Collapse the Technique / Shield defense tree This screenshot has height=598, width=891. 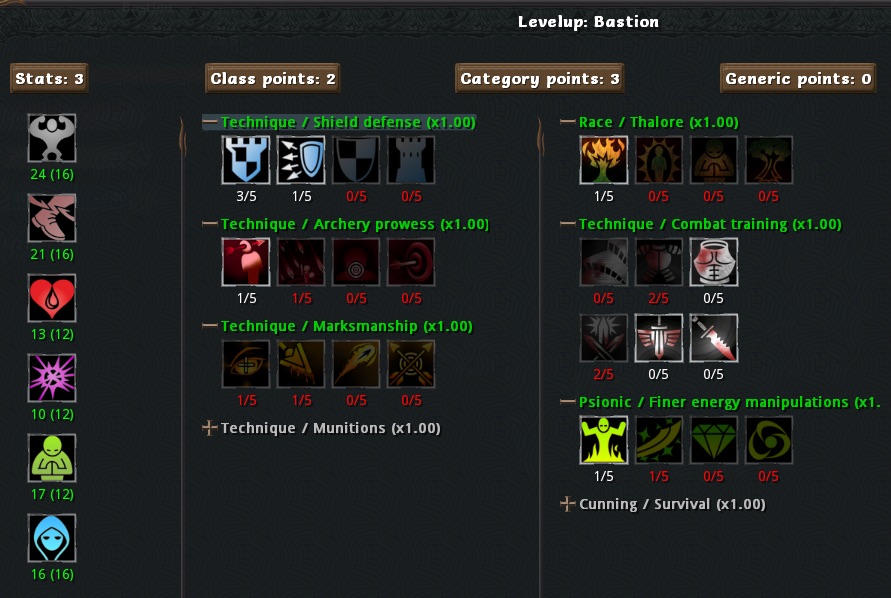coord(210,122)
